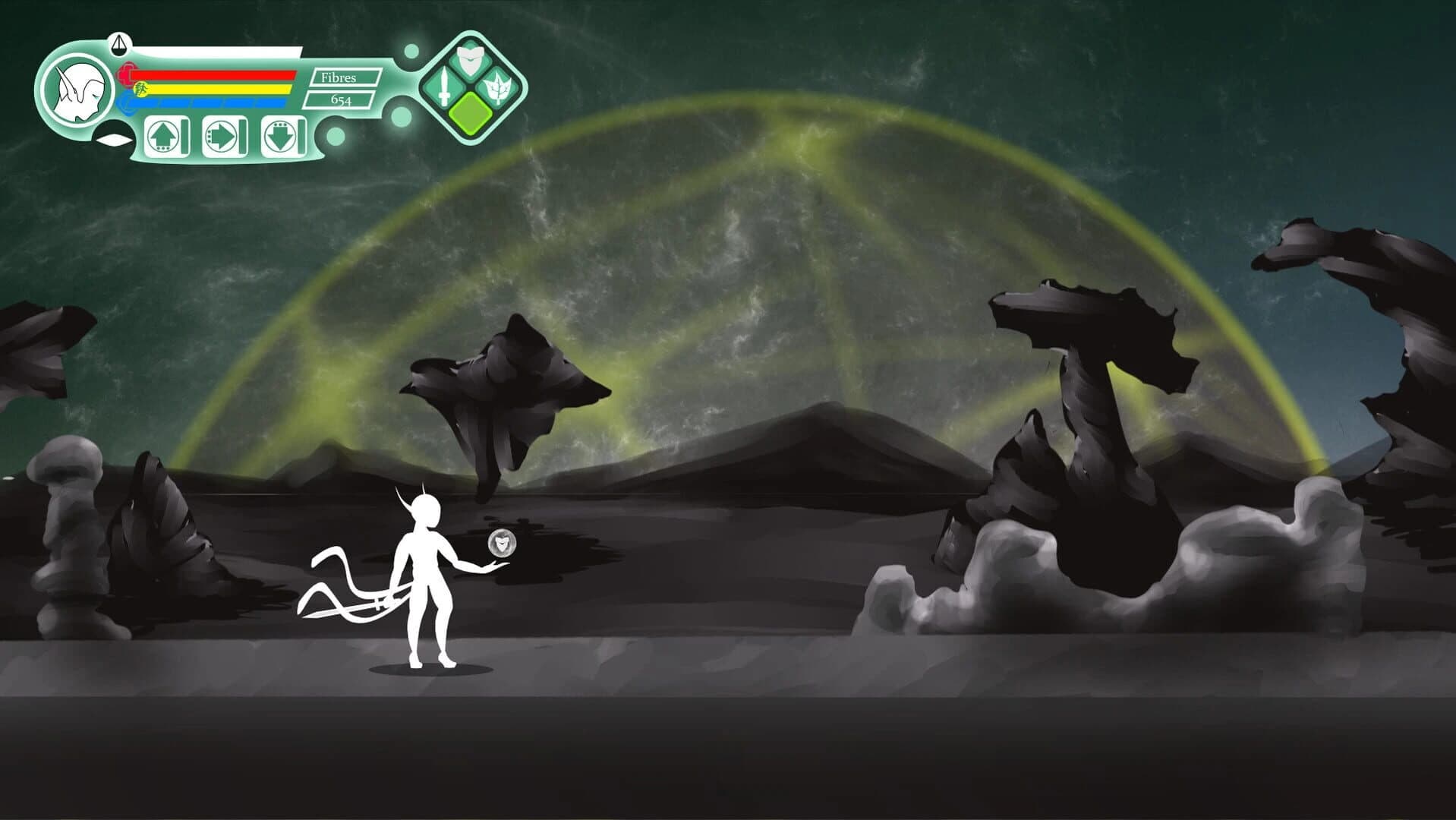Screen dimensions: 1456x820
Task: Expand the Fibres resource panel
Action: (x=342, y=90)
